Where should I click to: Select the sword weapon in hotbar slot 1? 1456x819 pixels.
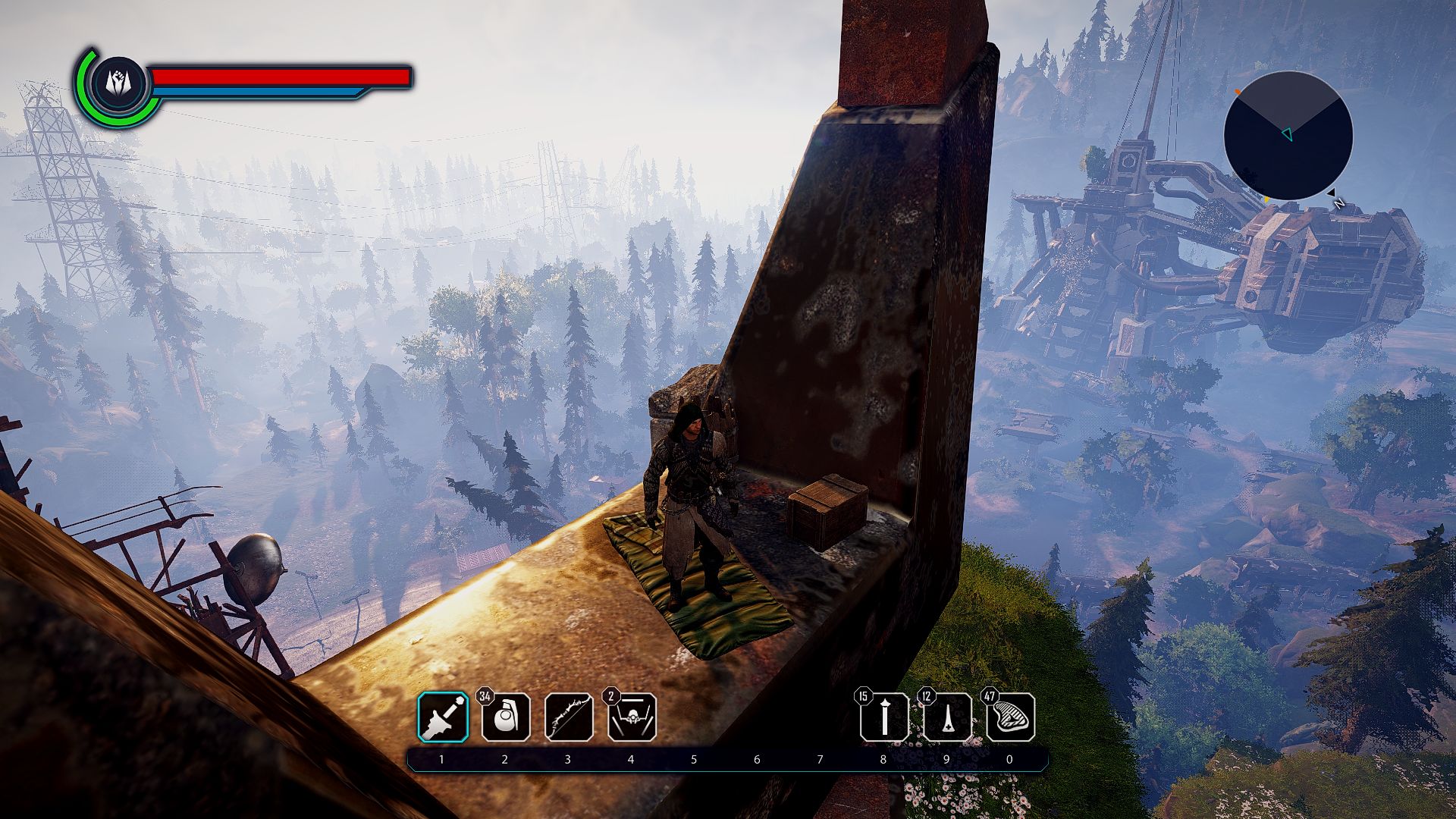[x=443, y=717]
